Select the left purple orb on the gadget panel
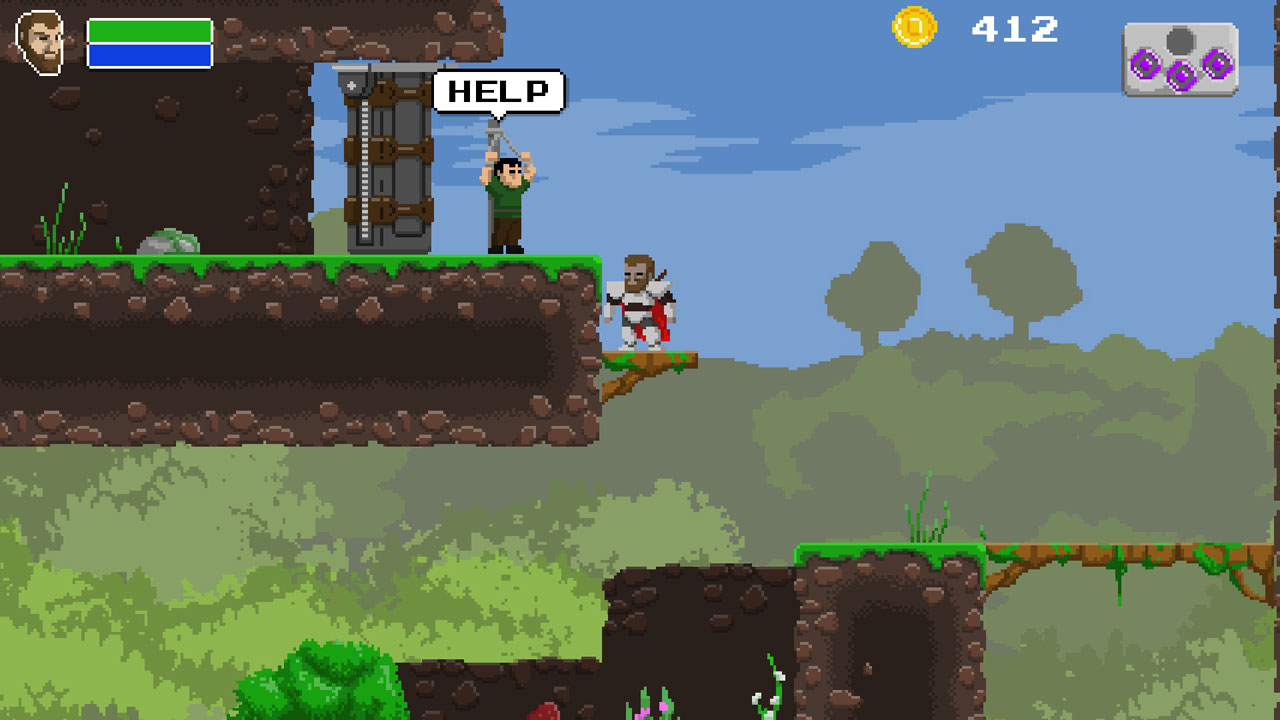This screenshot has width=1280, height=720. [x=1146, y=64]
